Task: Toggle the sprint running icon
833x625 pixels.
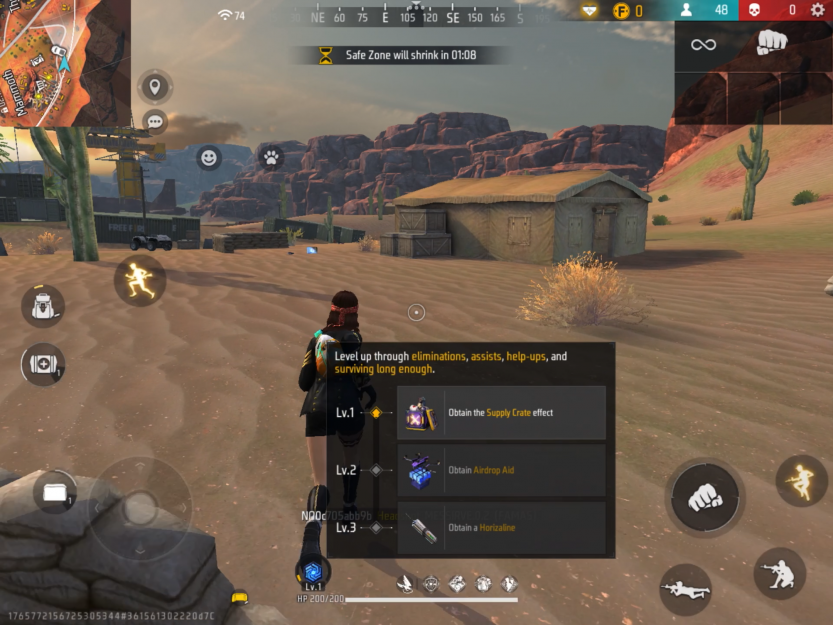Action: point(139,279)
